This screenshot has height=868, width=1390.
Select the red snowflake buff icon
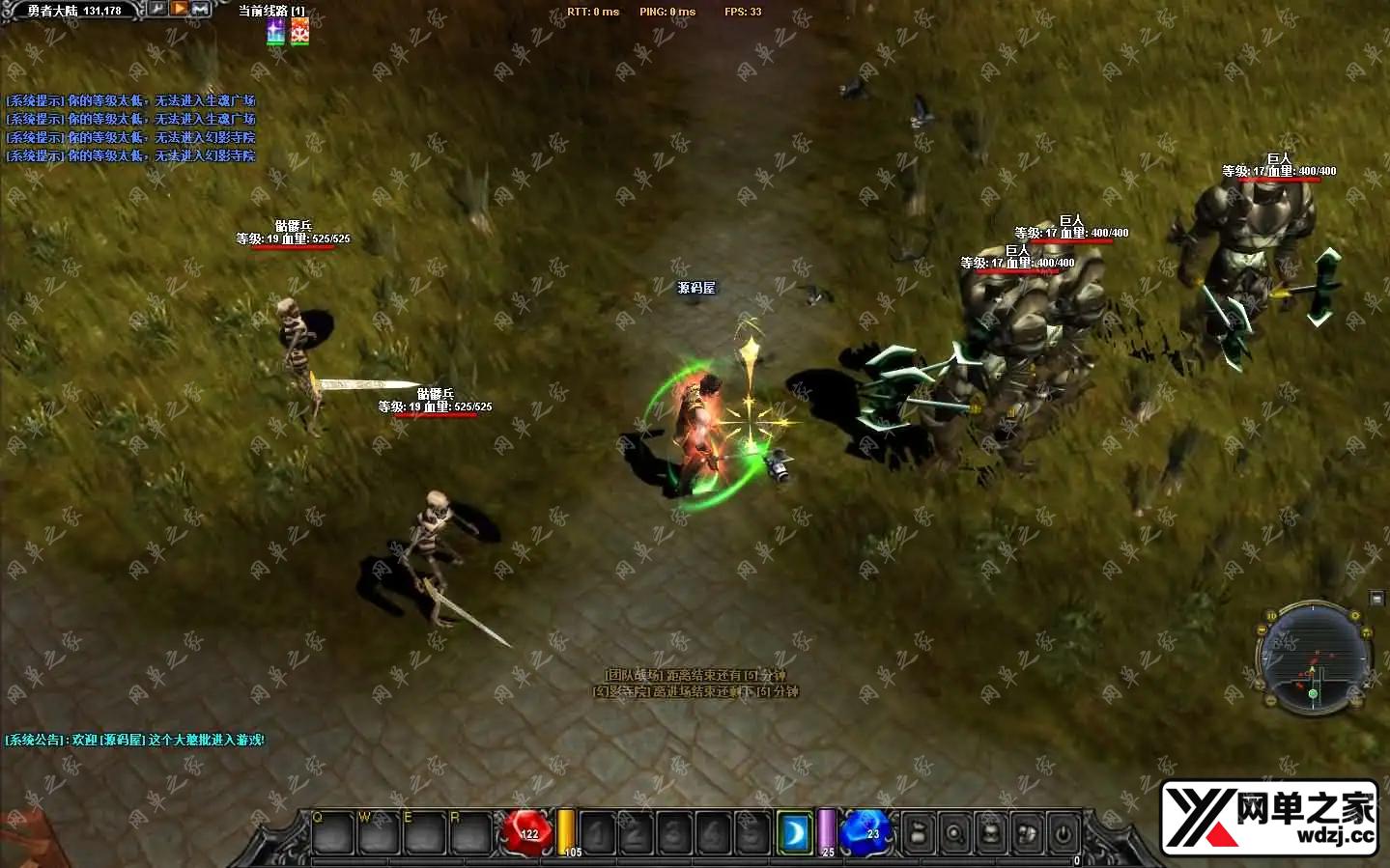(x=300, y=32)
